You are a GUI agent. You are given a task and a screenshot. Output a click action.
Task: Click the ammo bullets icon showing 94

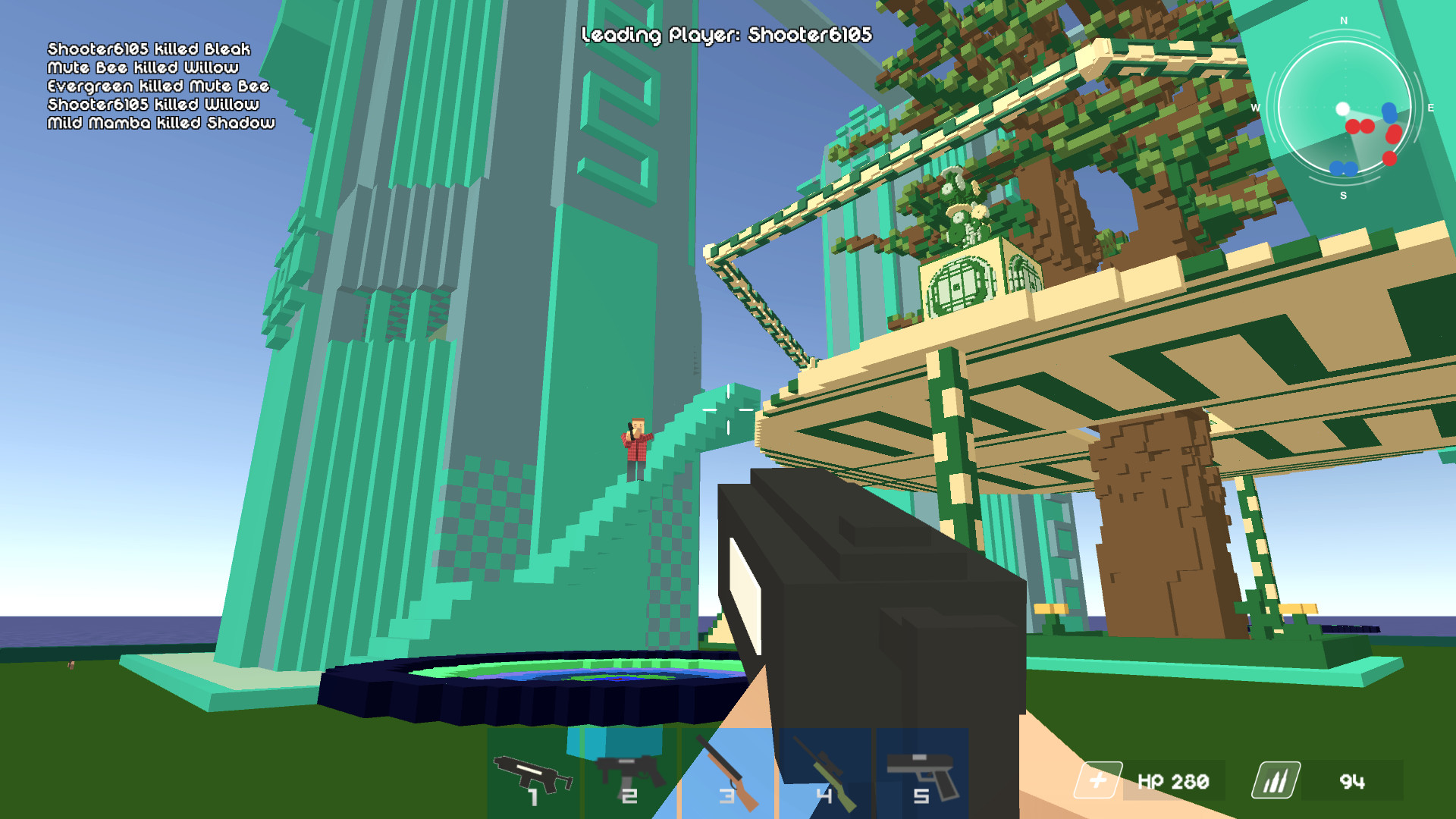coord(1275,780)
